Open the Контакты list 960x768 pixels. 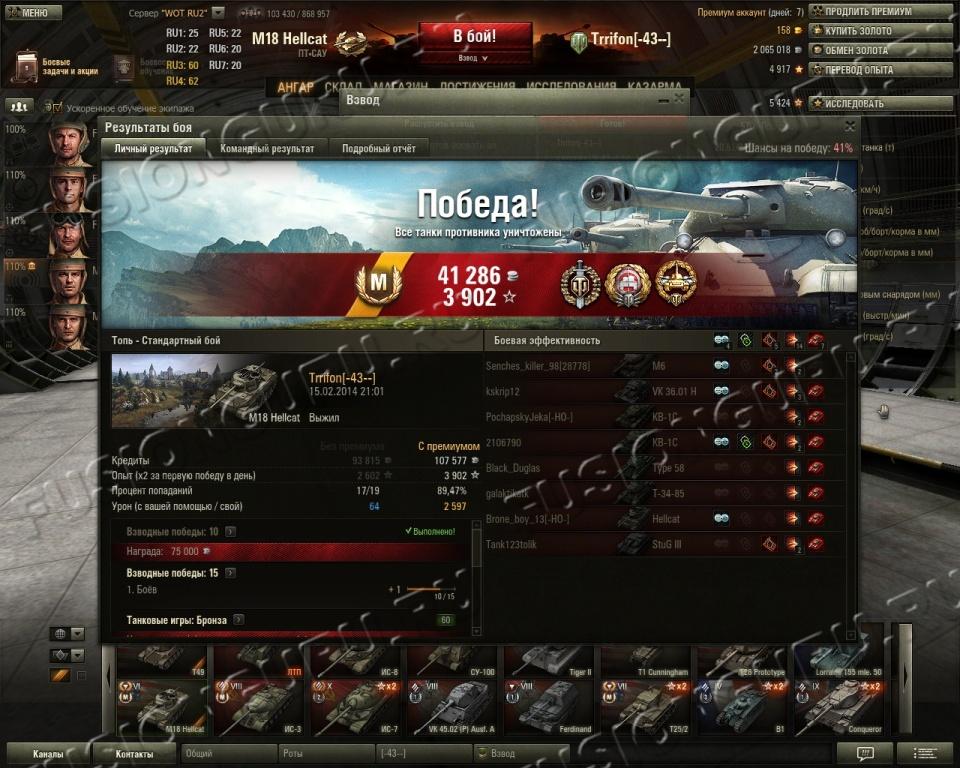tap(134, 754)
